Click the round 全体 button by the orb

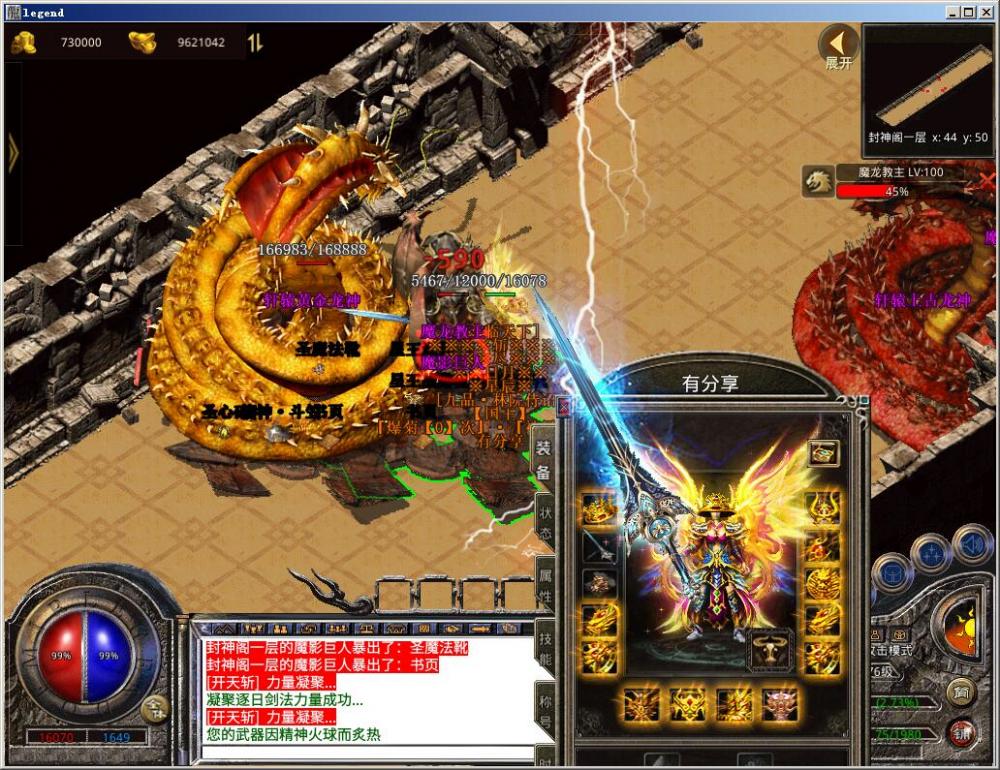pos(153,709)
